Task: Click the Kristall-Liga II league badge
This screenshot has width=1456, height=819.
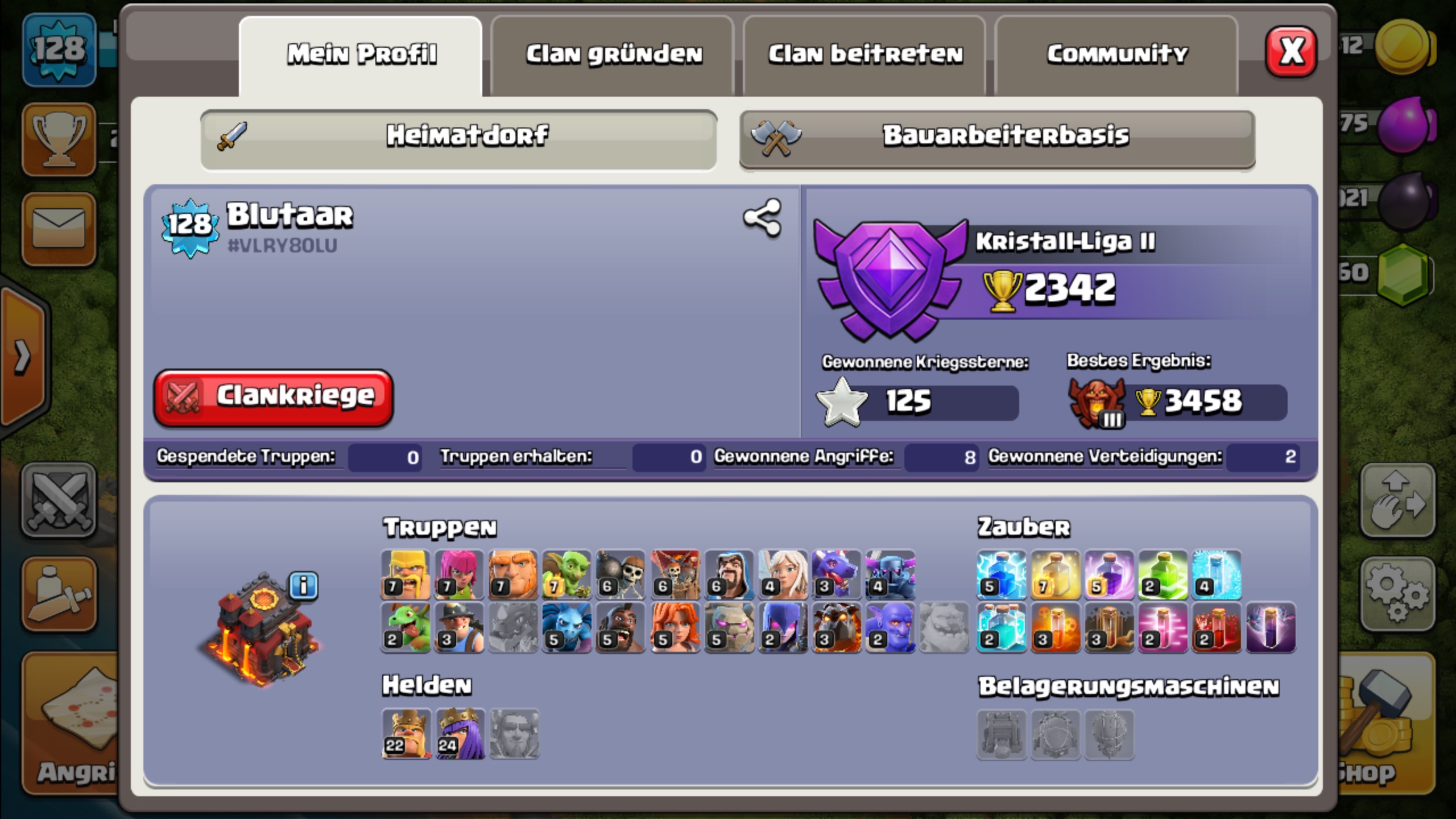Action: (x=890, y=280)
